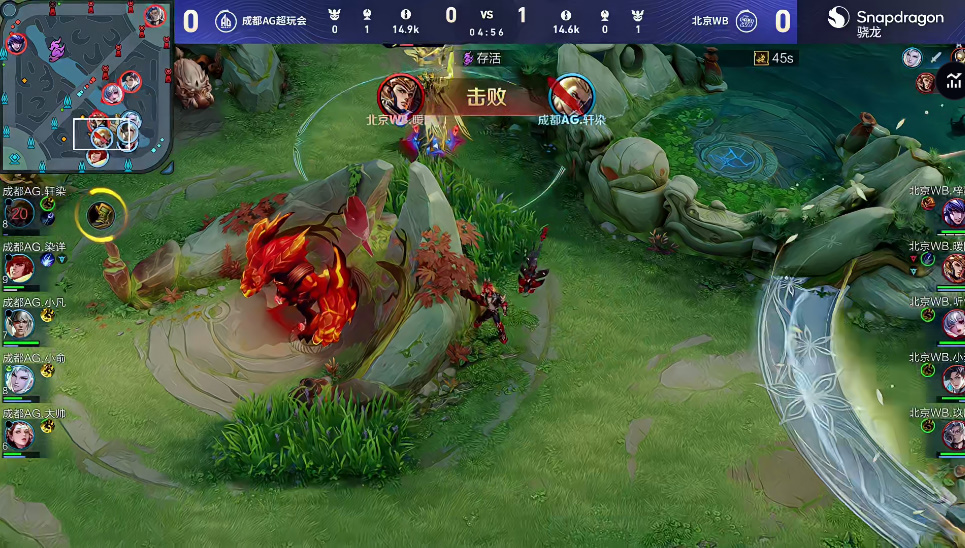Click the 成都AG超玩会 team logo

pyautogui.click(x=226, y=21)
